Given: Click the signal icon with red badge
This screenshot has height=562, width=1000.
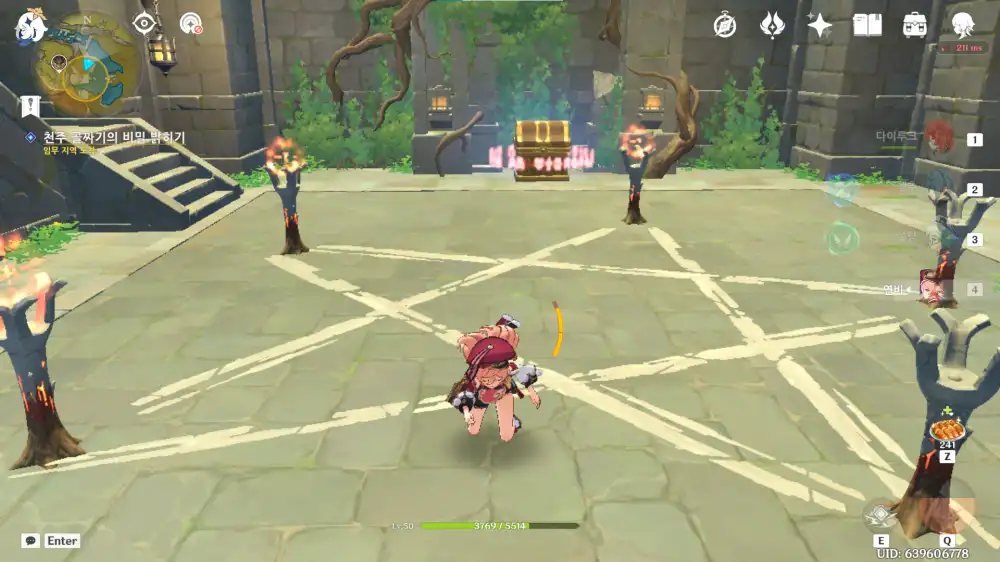Looking at the screenshot, I should [190, 24].
